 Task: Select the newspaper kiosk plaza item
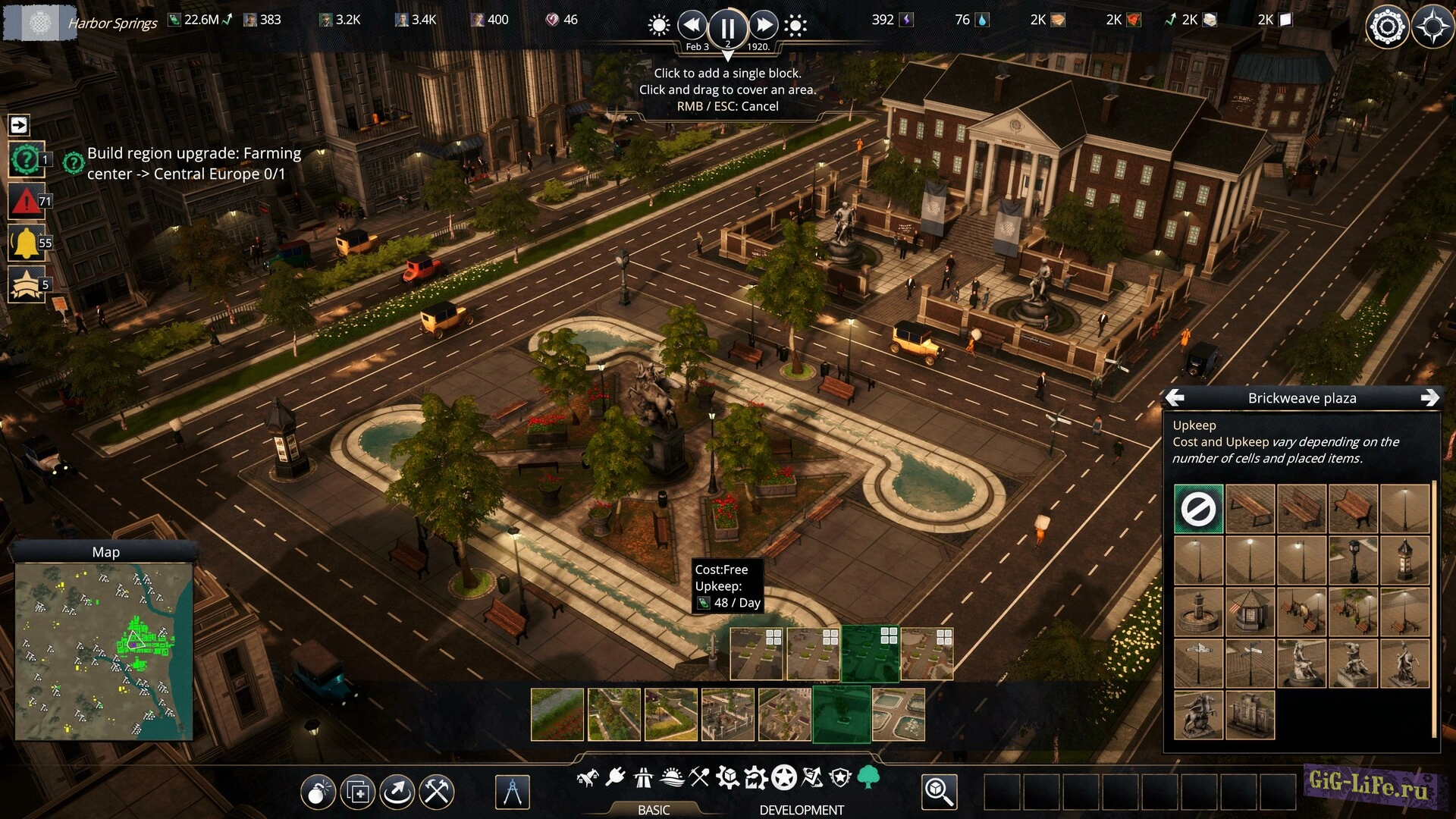click(x=1250, y=612)
